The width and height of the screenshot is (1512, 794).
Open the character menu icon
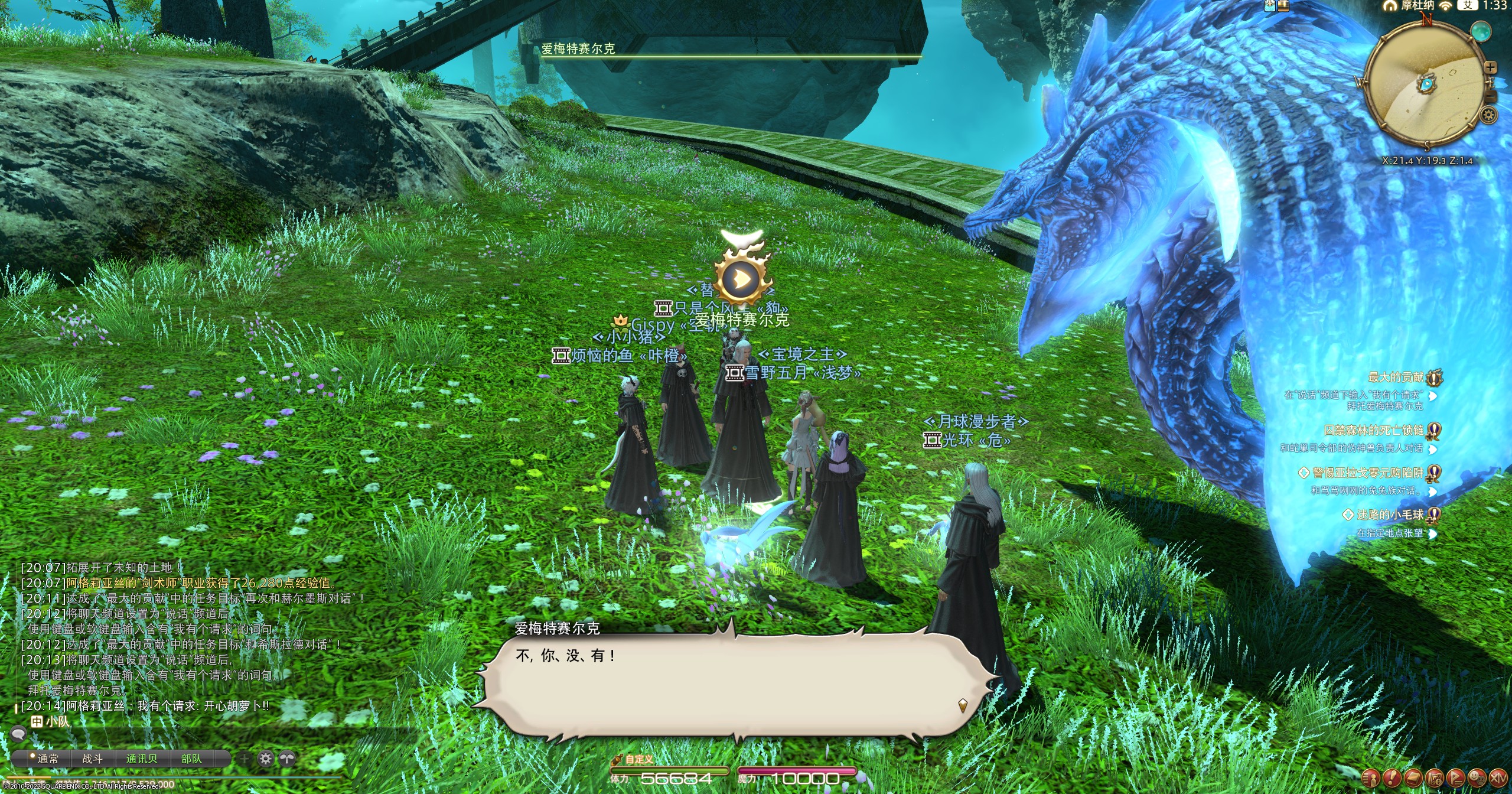[1370, 777]
